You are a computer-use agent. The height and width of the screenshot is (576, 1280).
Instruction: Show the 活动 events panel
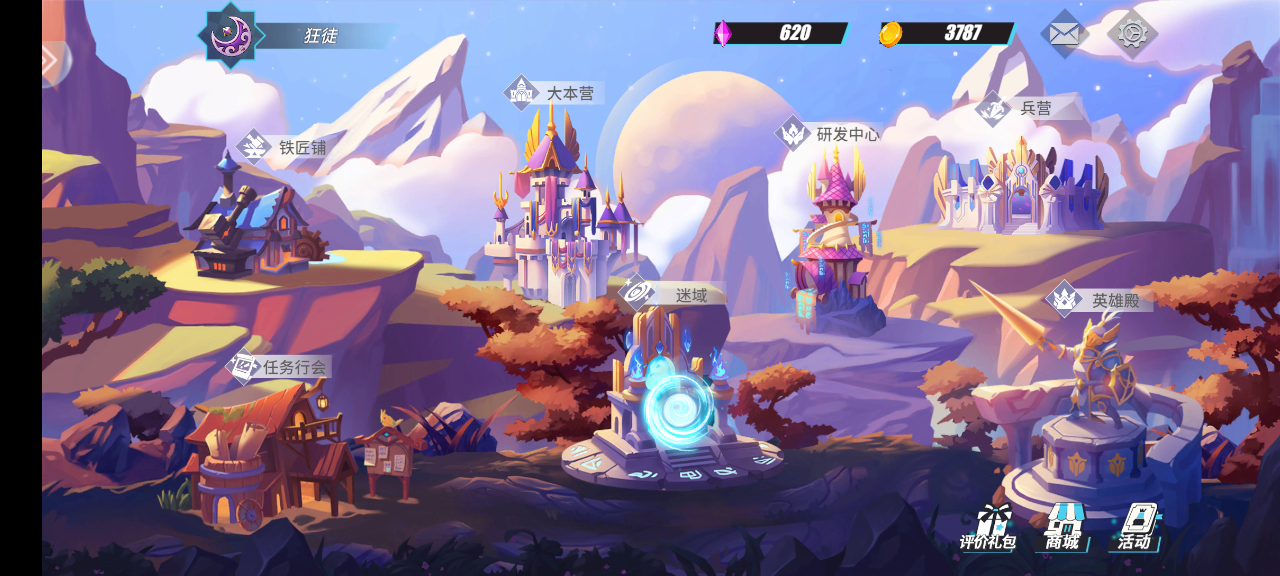(1135, 527)
